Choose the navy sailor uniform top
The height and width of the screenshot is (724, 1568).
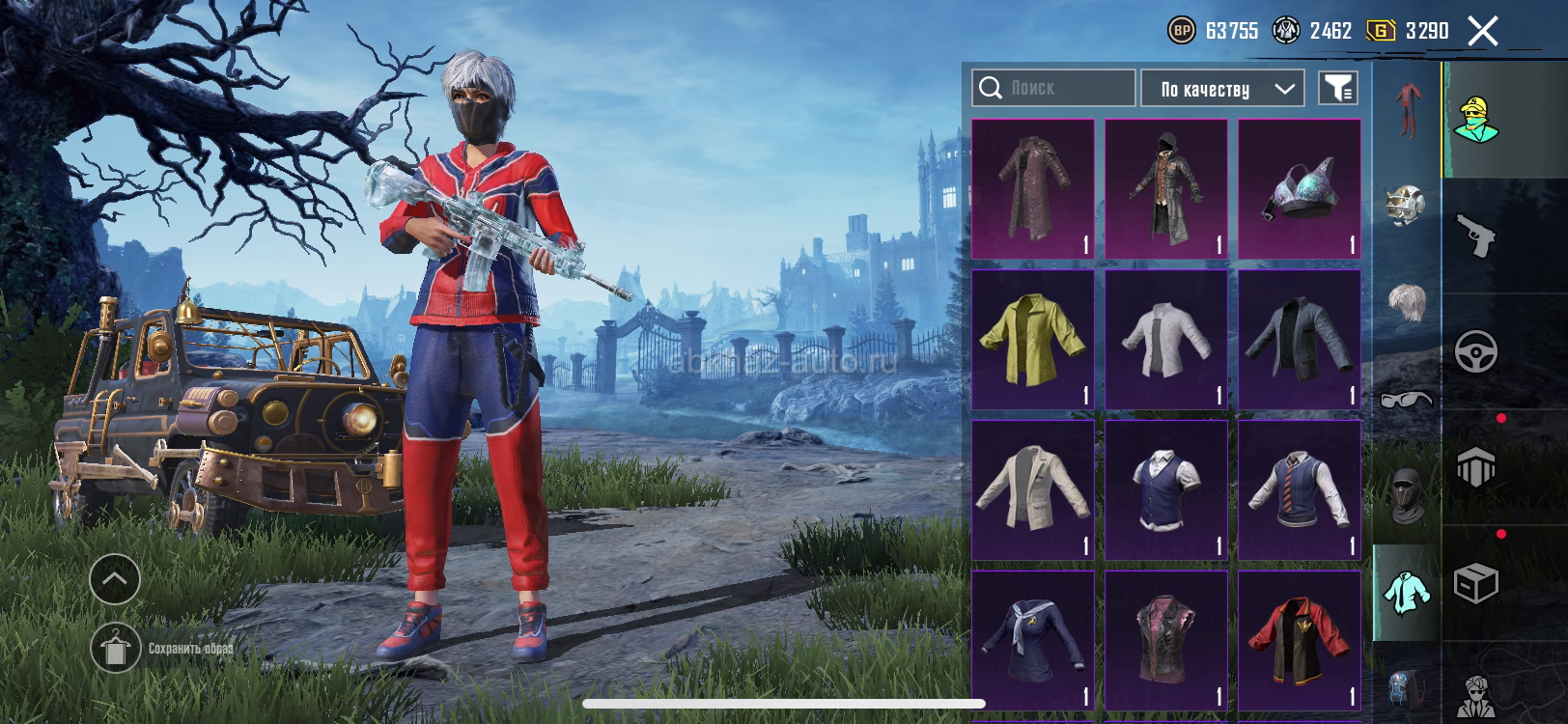(x=1033, y=640)
